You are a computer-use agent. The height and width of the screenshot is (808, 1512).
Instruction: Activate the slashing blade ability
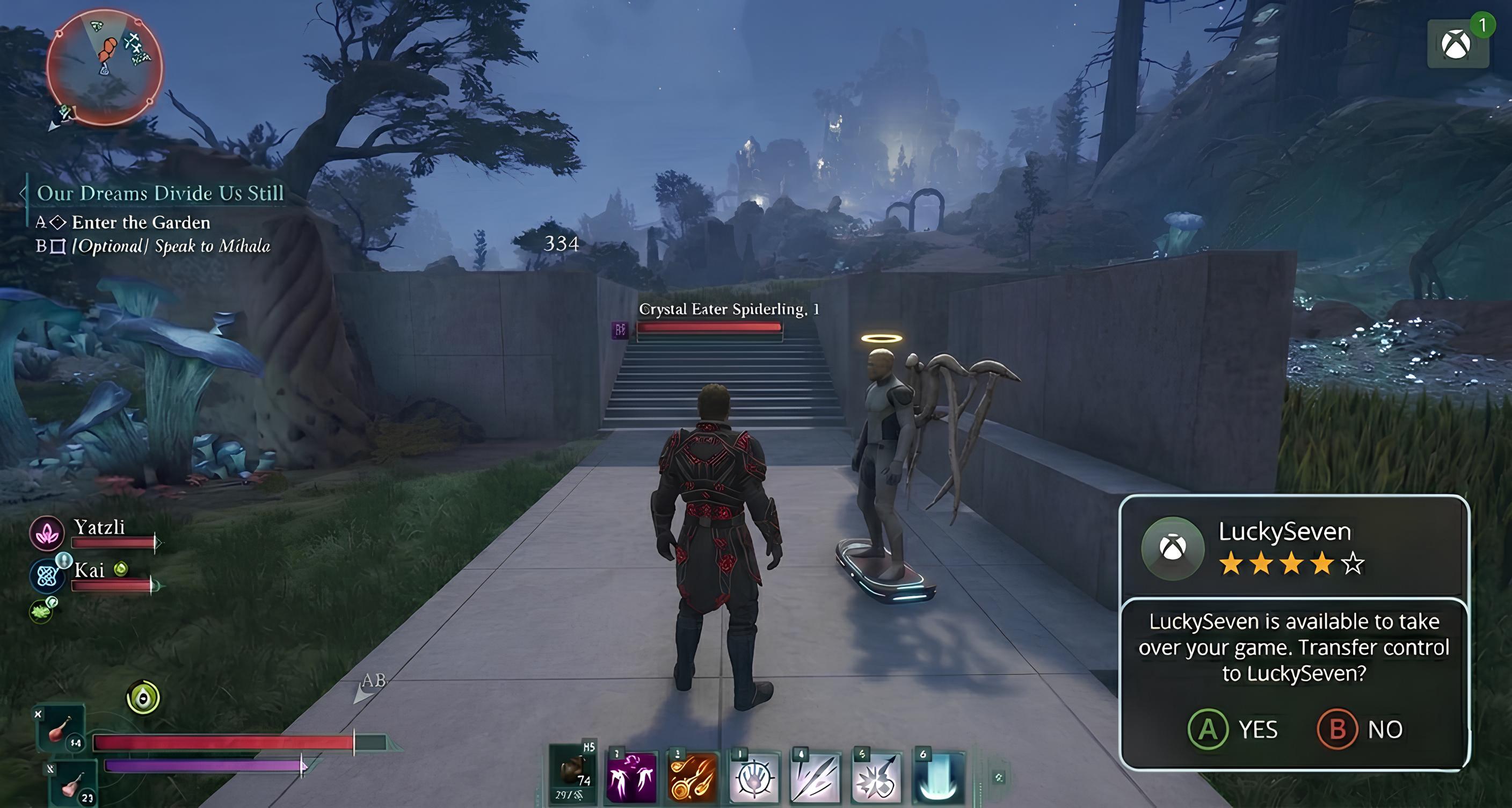coord(815,777)
